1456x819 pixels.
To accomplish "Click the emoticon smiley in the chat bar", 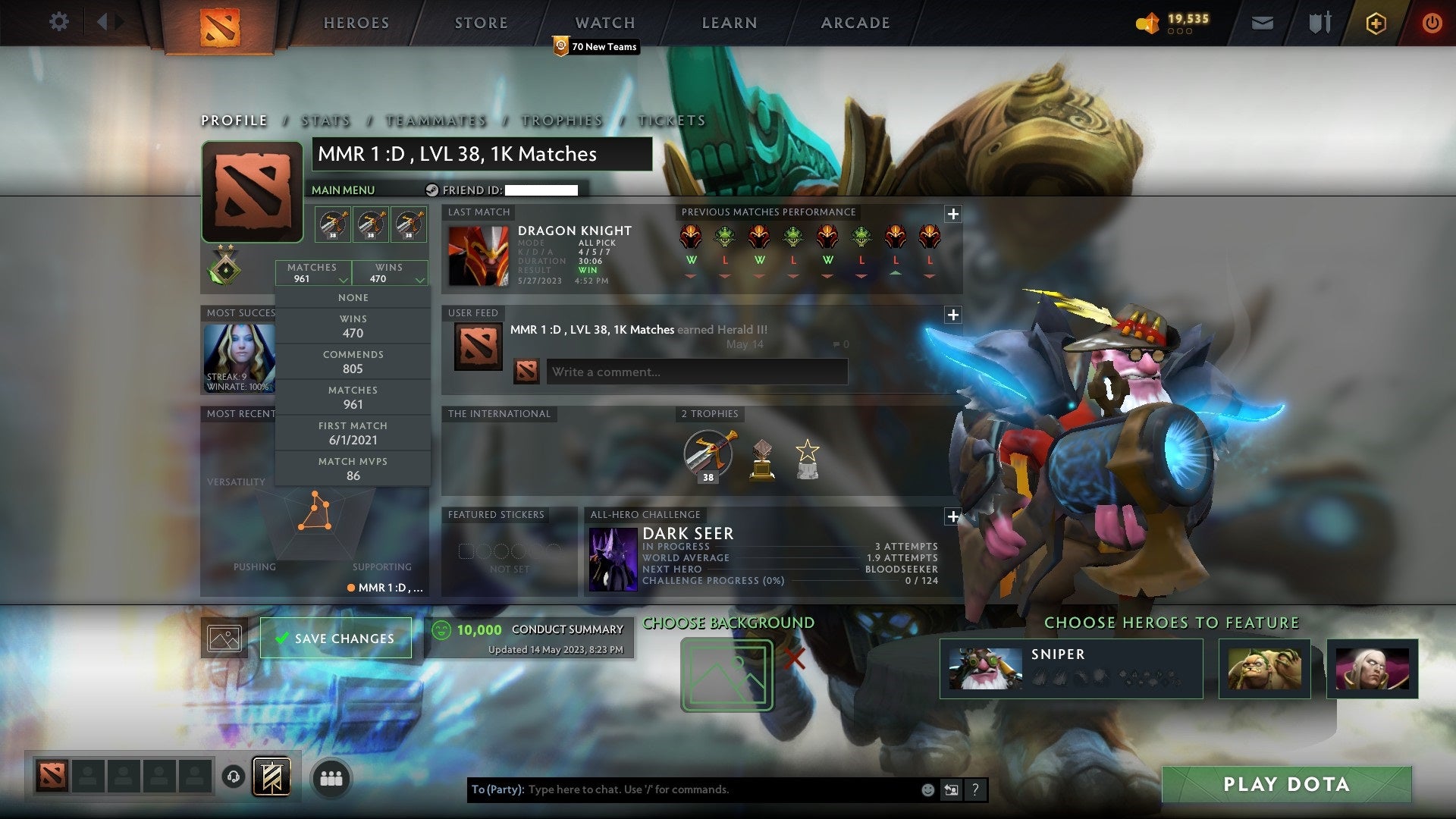I will click(927, 789).
